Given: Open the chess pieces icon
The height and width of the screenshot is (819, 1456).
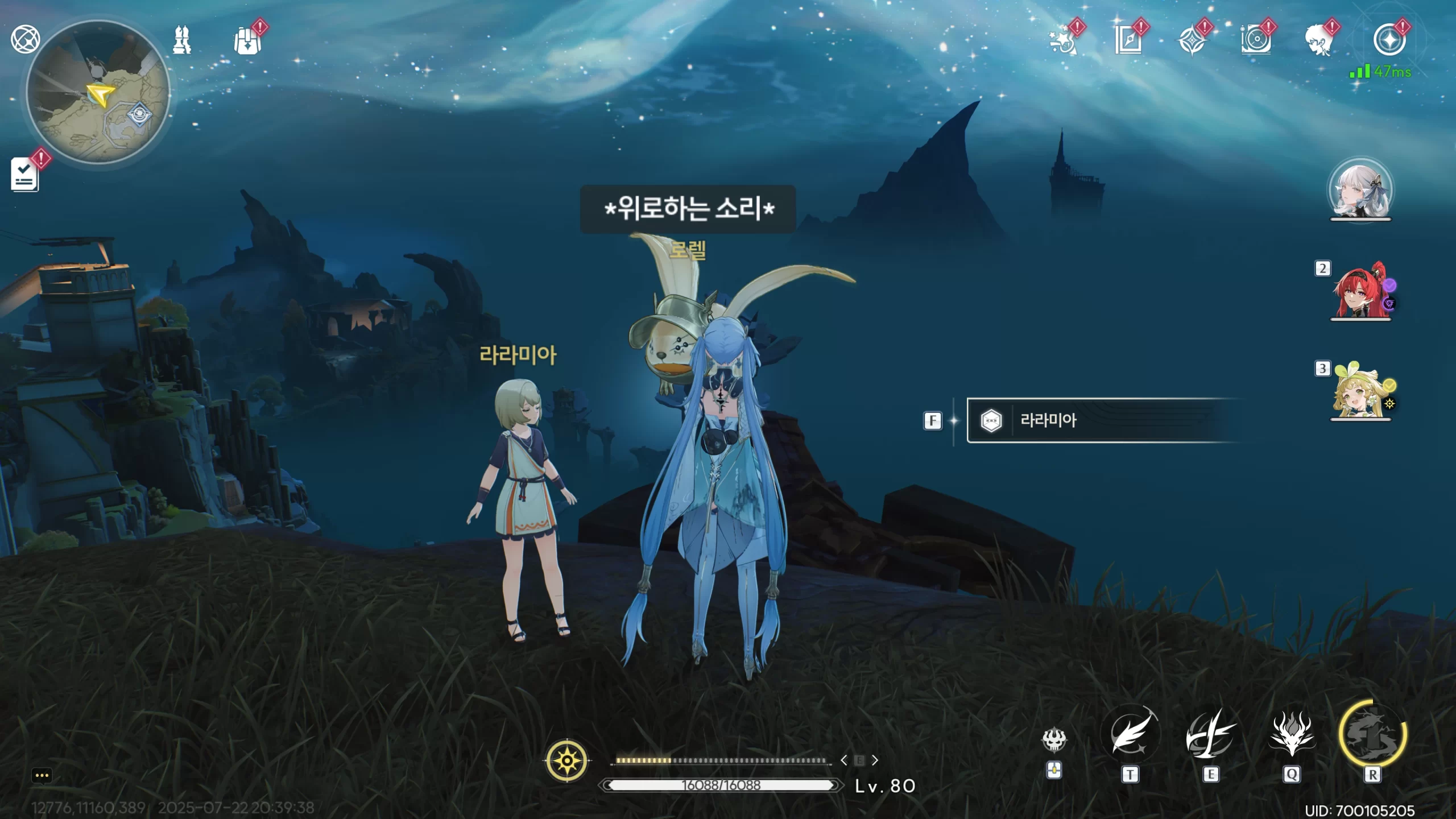Looking at the screenshot, I should click(182, 40).
